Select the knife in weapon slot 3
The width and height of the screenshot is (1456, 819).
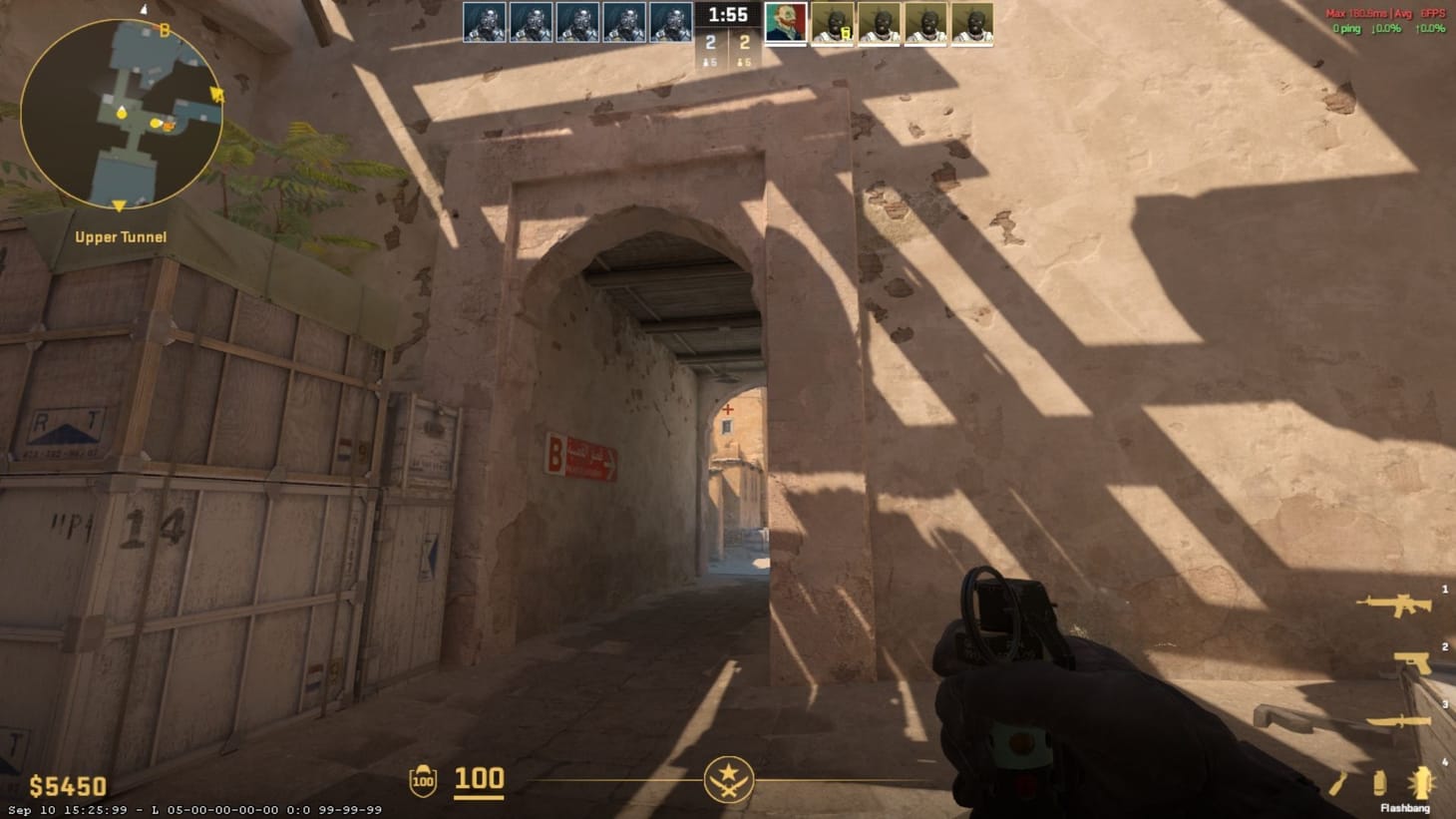point(1399,720)
